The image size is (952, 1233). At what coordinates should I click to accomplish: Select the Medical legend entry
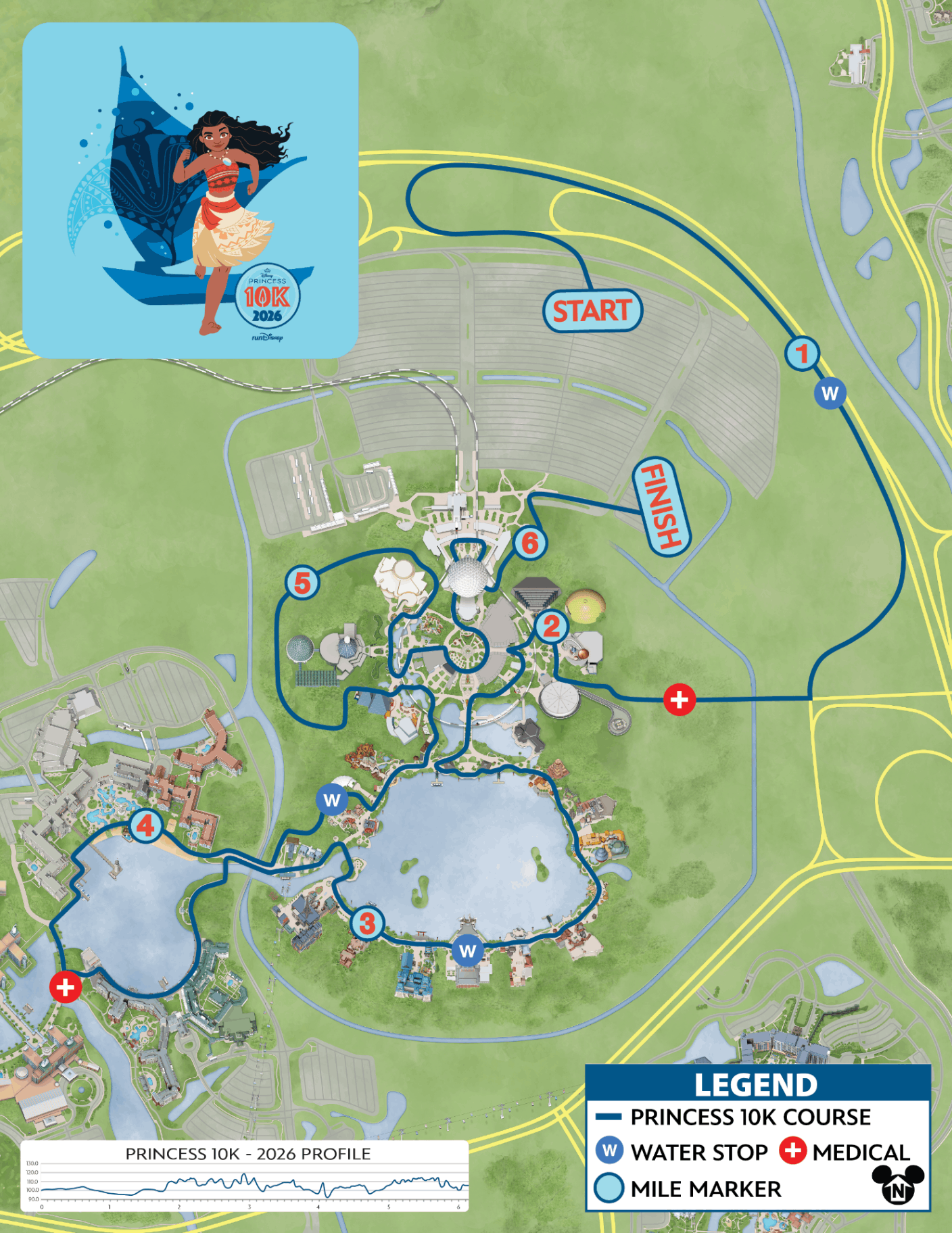(845, 1151)
